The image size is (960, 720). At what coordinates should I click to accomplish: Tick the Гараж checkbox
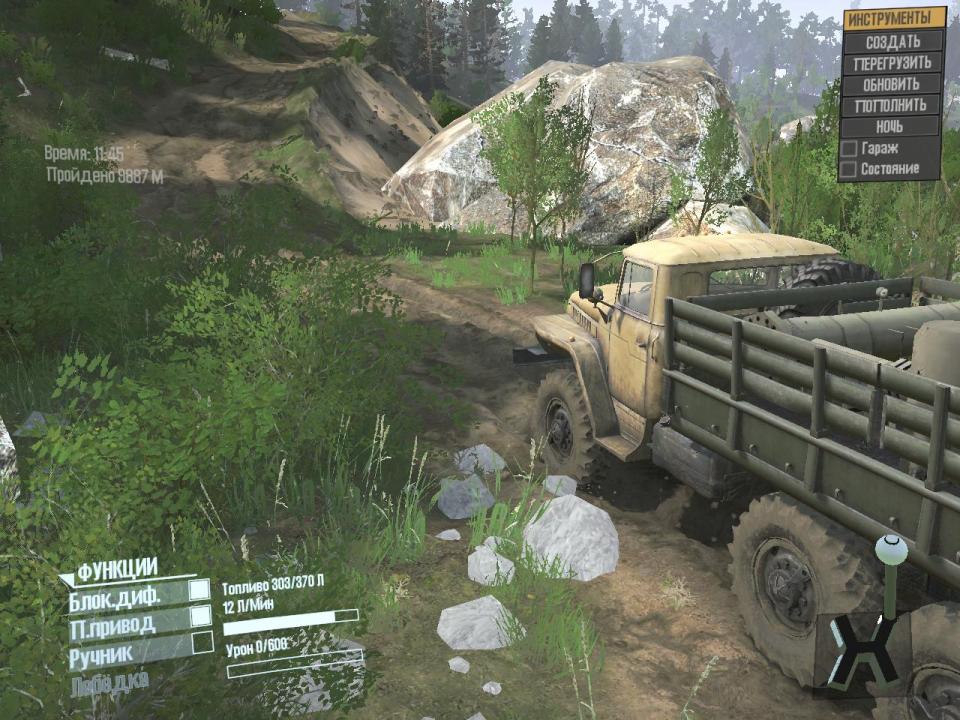849,148
